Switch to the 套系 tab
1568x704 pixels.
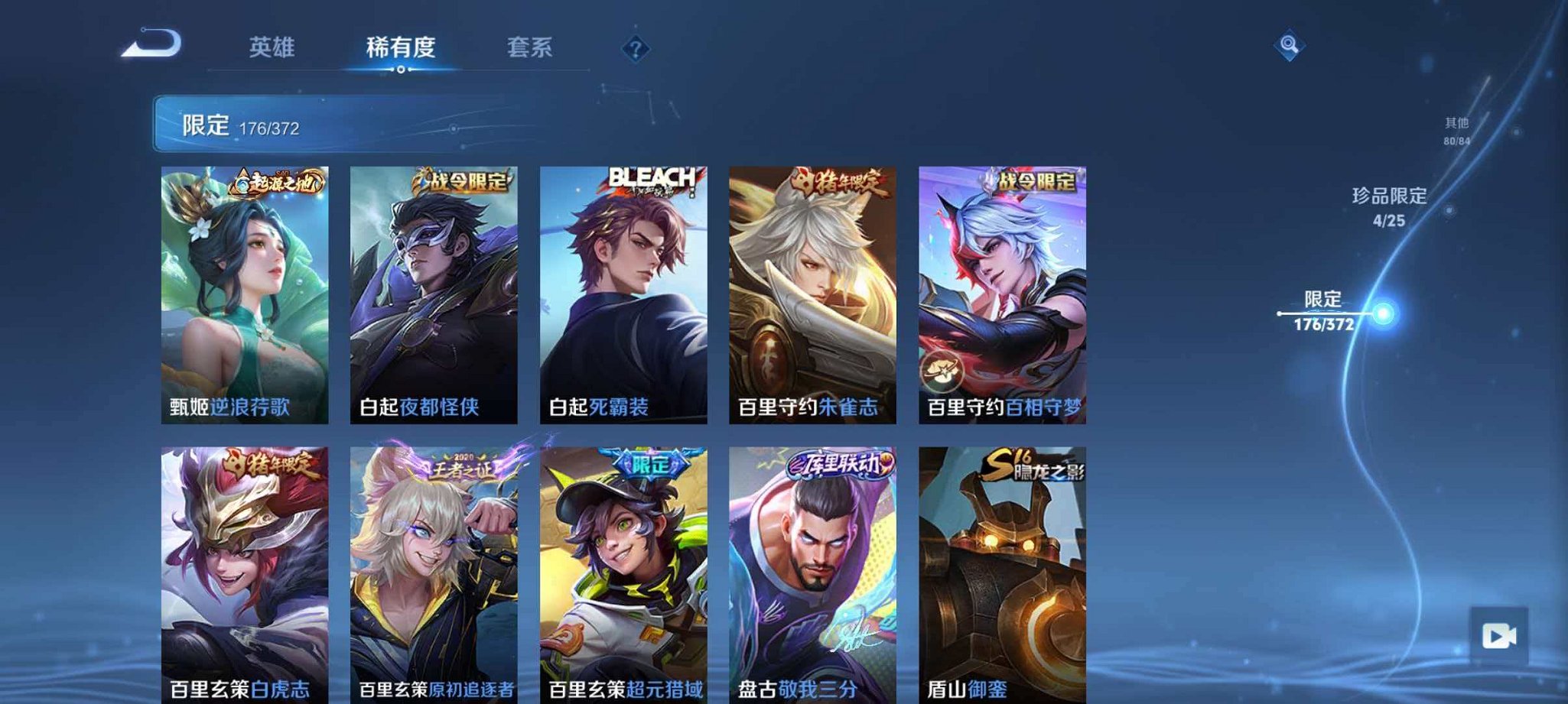click(529, 47)
